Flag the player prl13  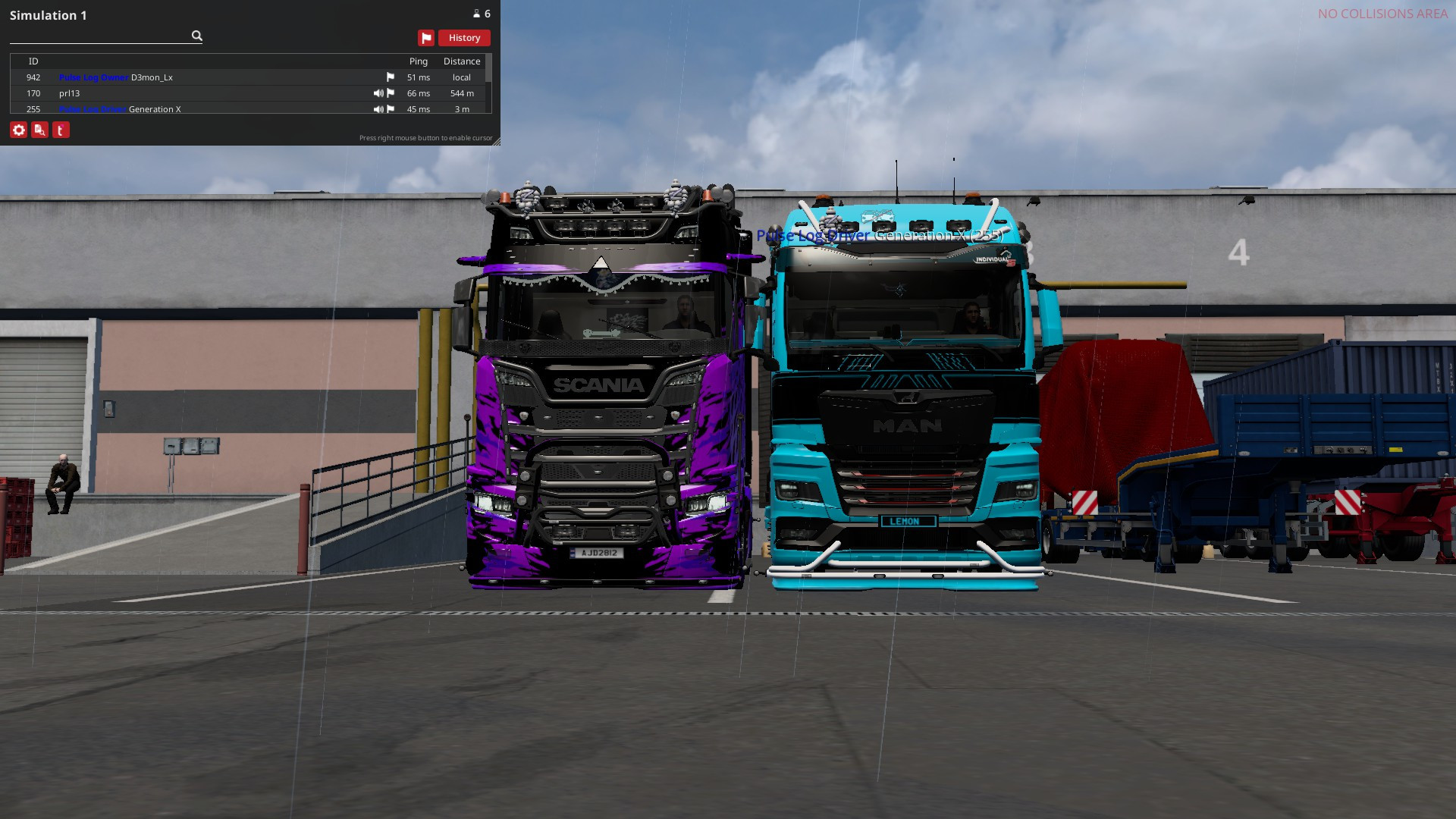pyautogui.click(x=391, y=93)
